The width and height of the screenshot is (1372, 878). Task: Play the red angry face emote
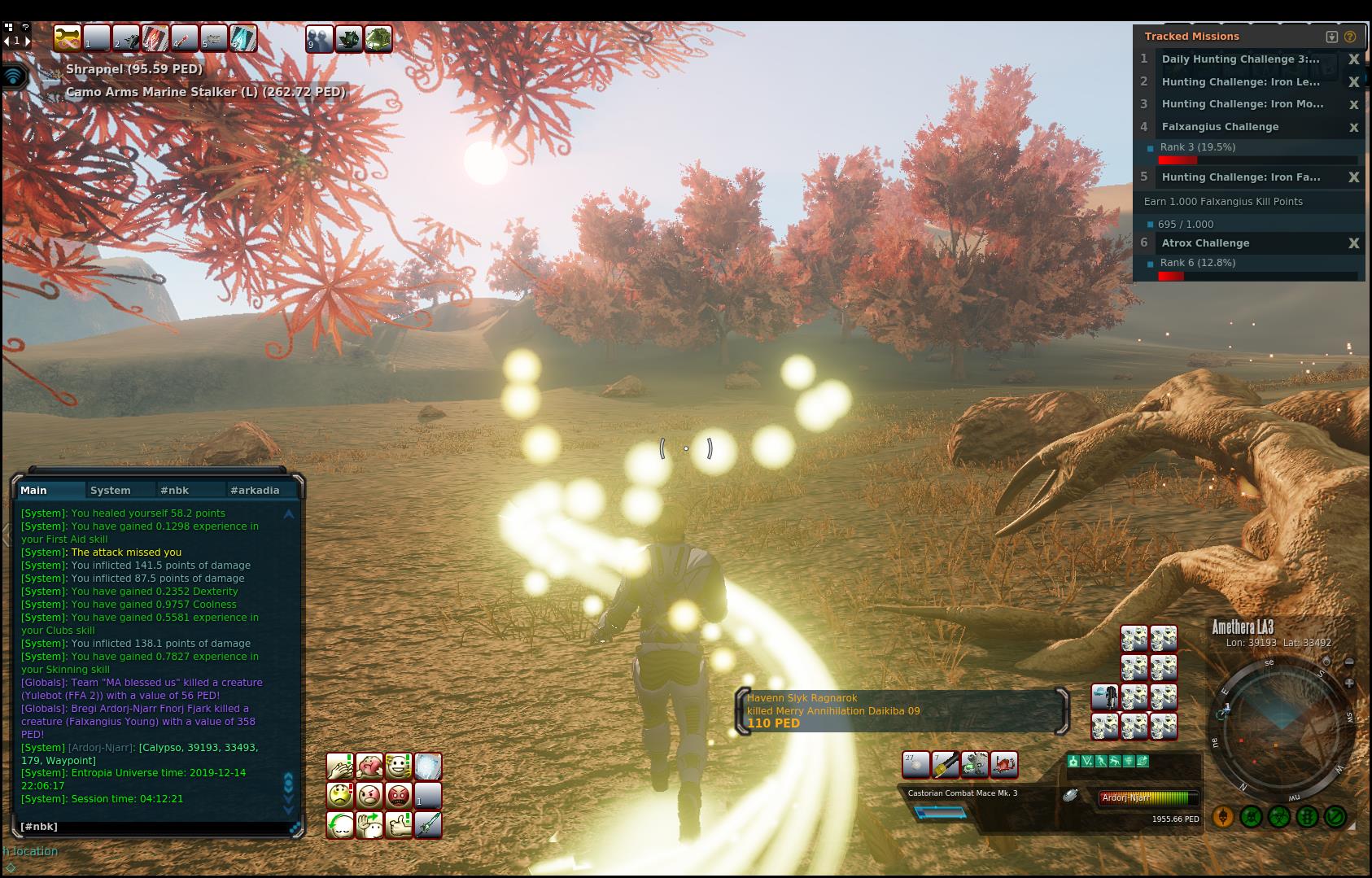[x=399, y=796]
